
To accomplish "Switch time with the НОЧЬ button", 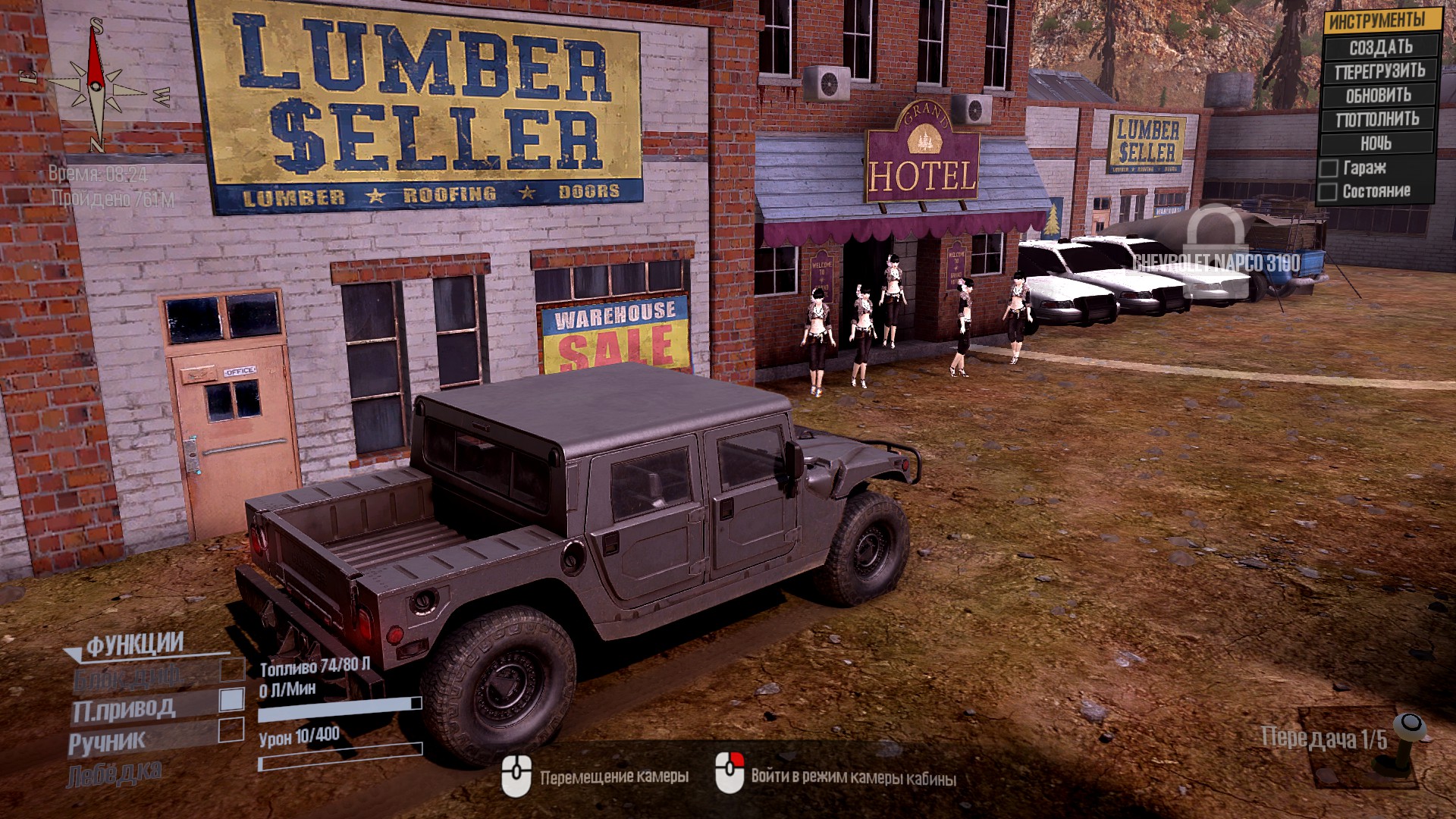I will [x=1376, y=143].
